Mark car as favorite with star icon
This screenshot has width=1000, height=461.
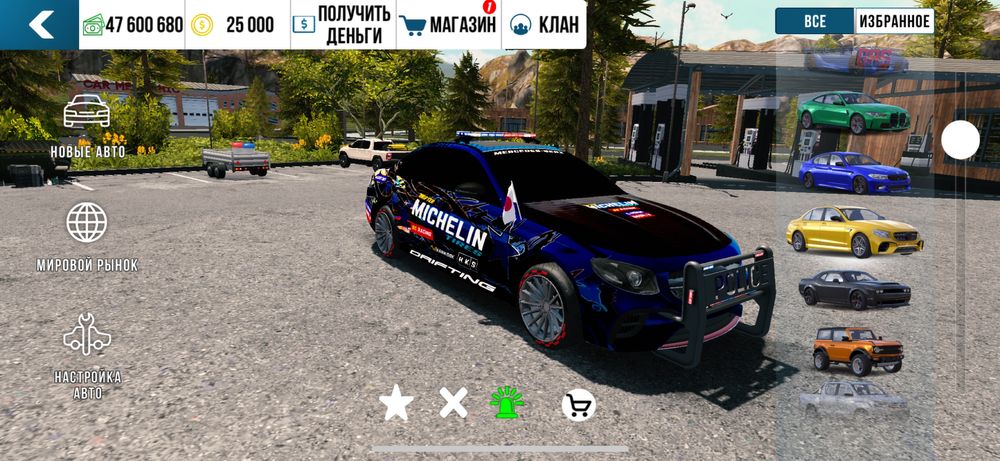[x=396, y=403]
